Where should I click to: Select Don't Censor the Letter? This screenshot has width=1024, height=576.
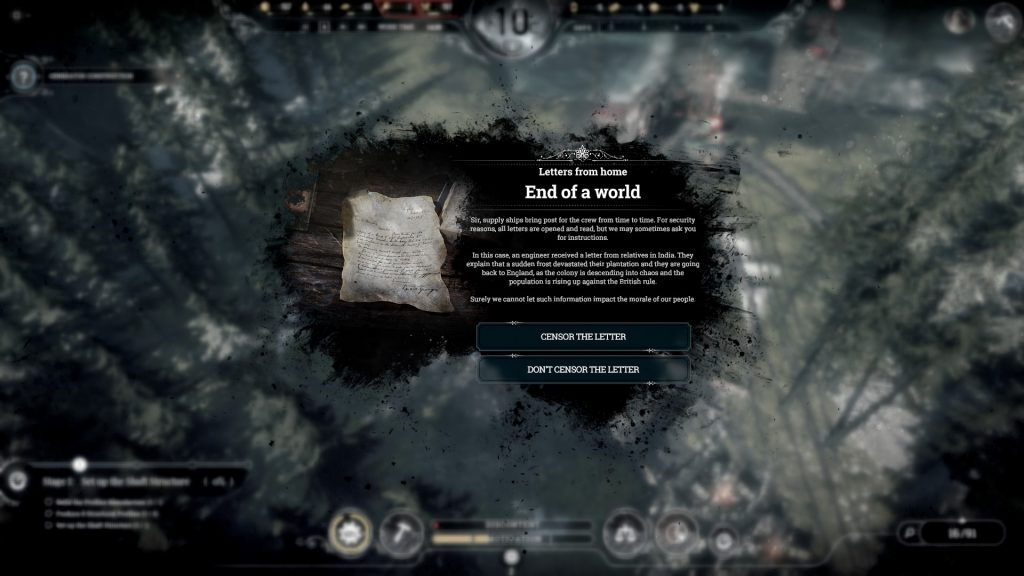coord(583,369)
